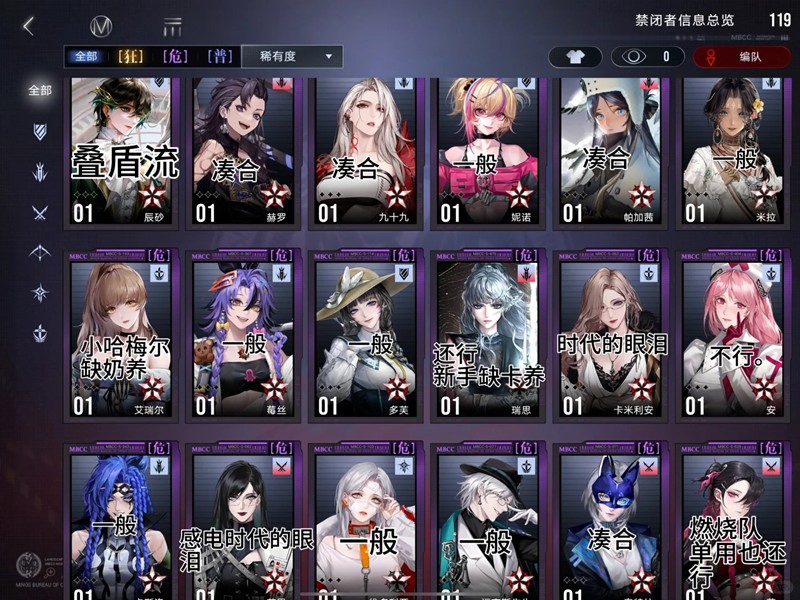Filter by 普 rarity class

click(220, 57)
